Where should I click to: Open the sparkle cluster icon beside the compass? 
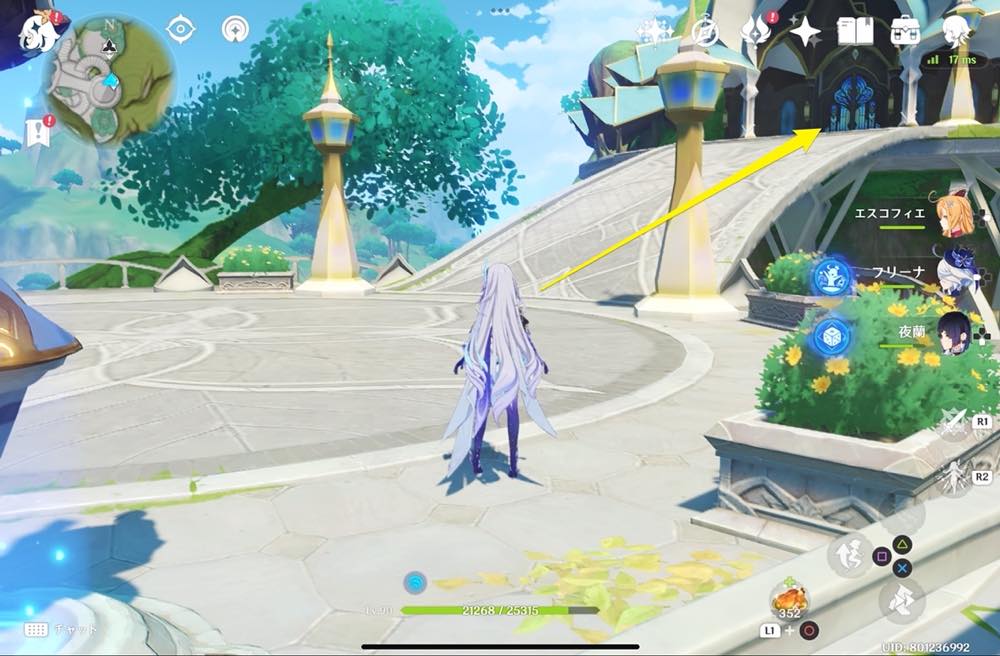point(655,31)
